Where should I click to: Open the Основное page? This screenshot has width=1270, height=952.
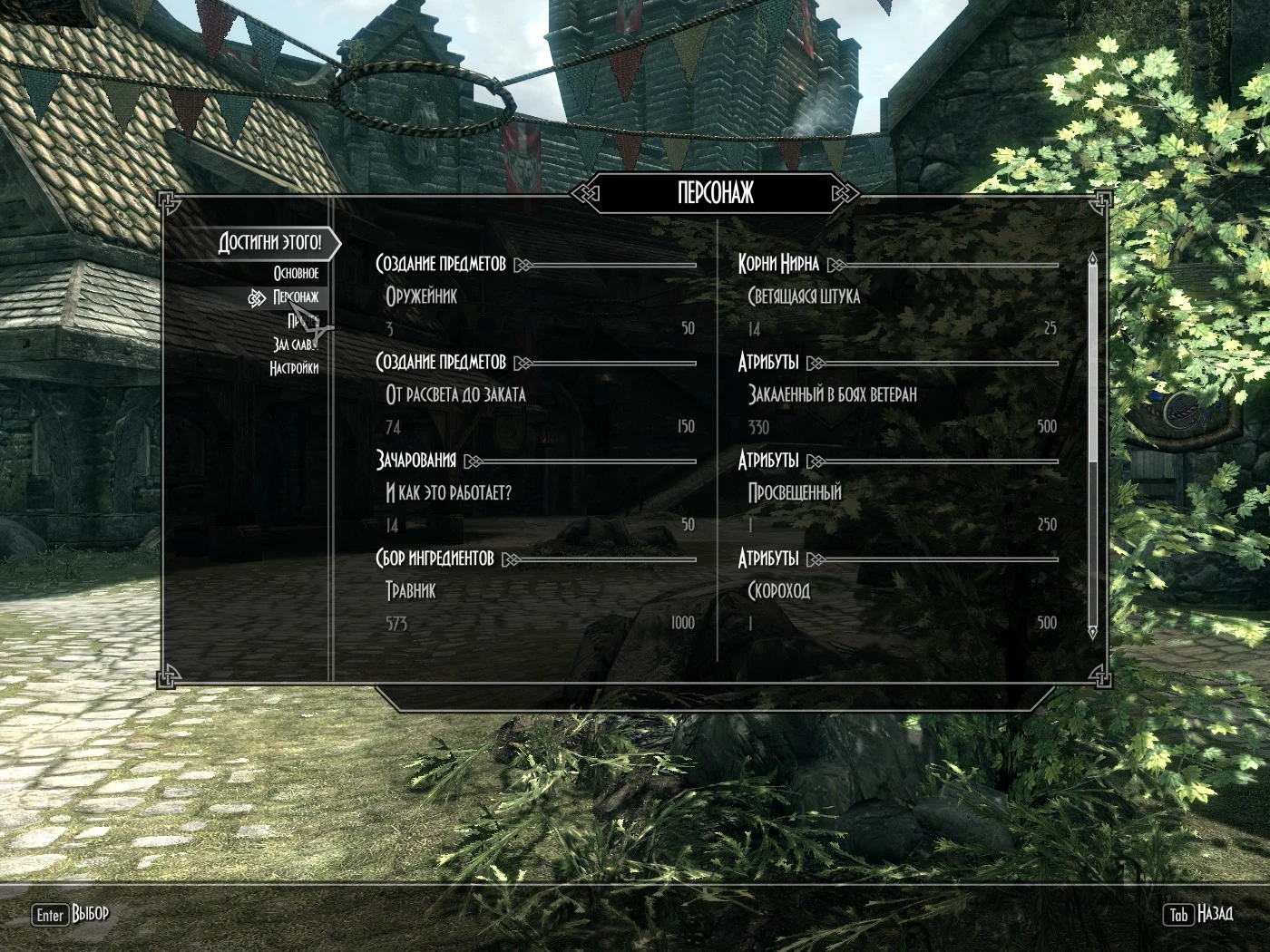click(x=296, y=273)
